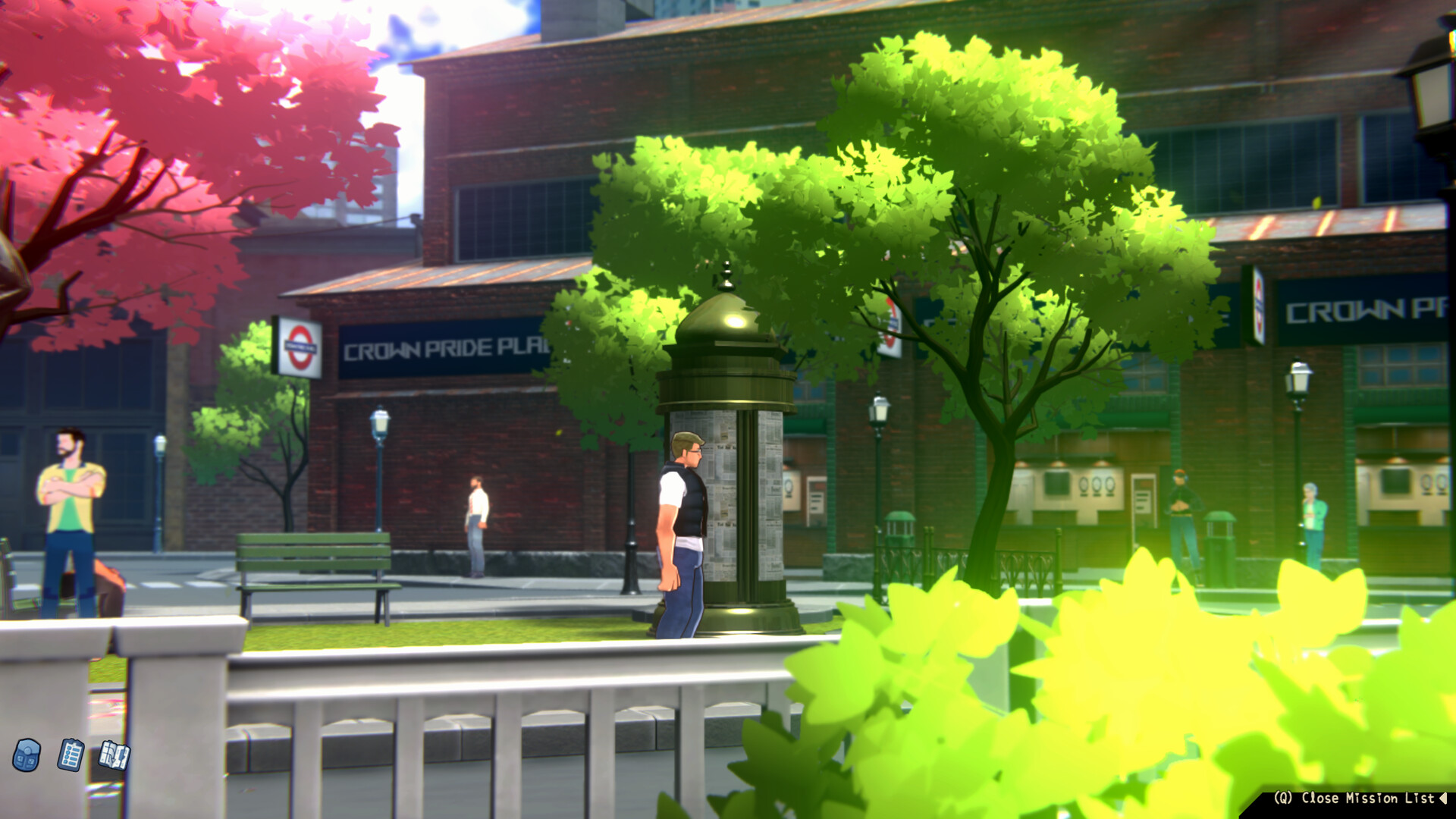This screenshot has width=1456, height=819.
Task: Click the left-pointing triangle beside Close Mission List
Action: click(x=1440, y=798)
